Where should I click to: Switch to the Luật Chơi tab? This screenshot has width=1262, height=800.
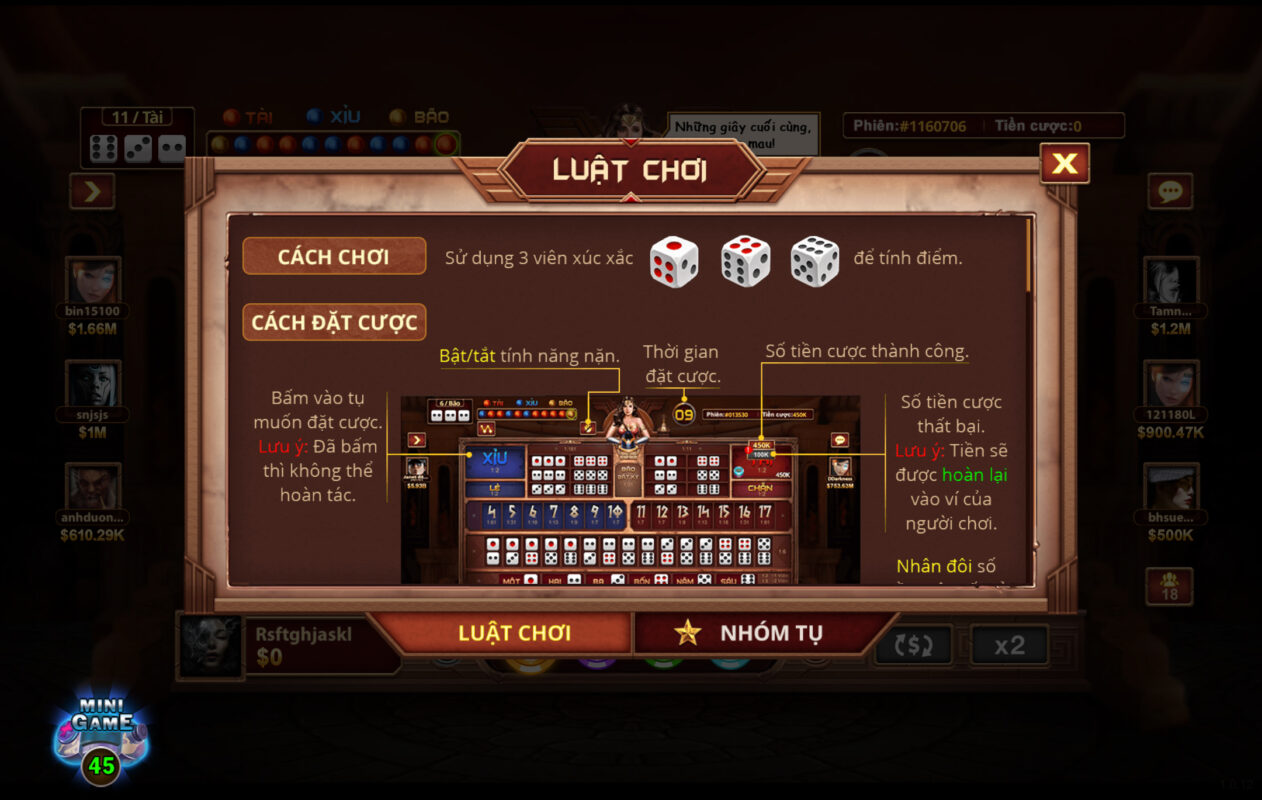tap(514, 633)
